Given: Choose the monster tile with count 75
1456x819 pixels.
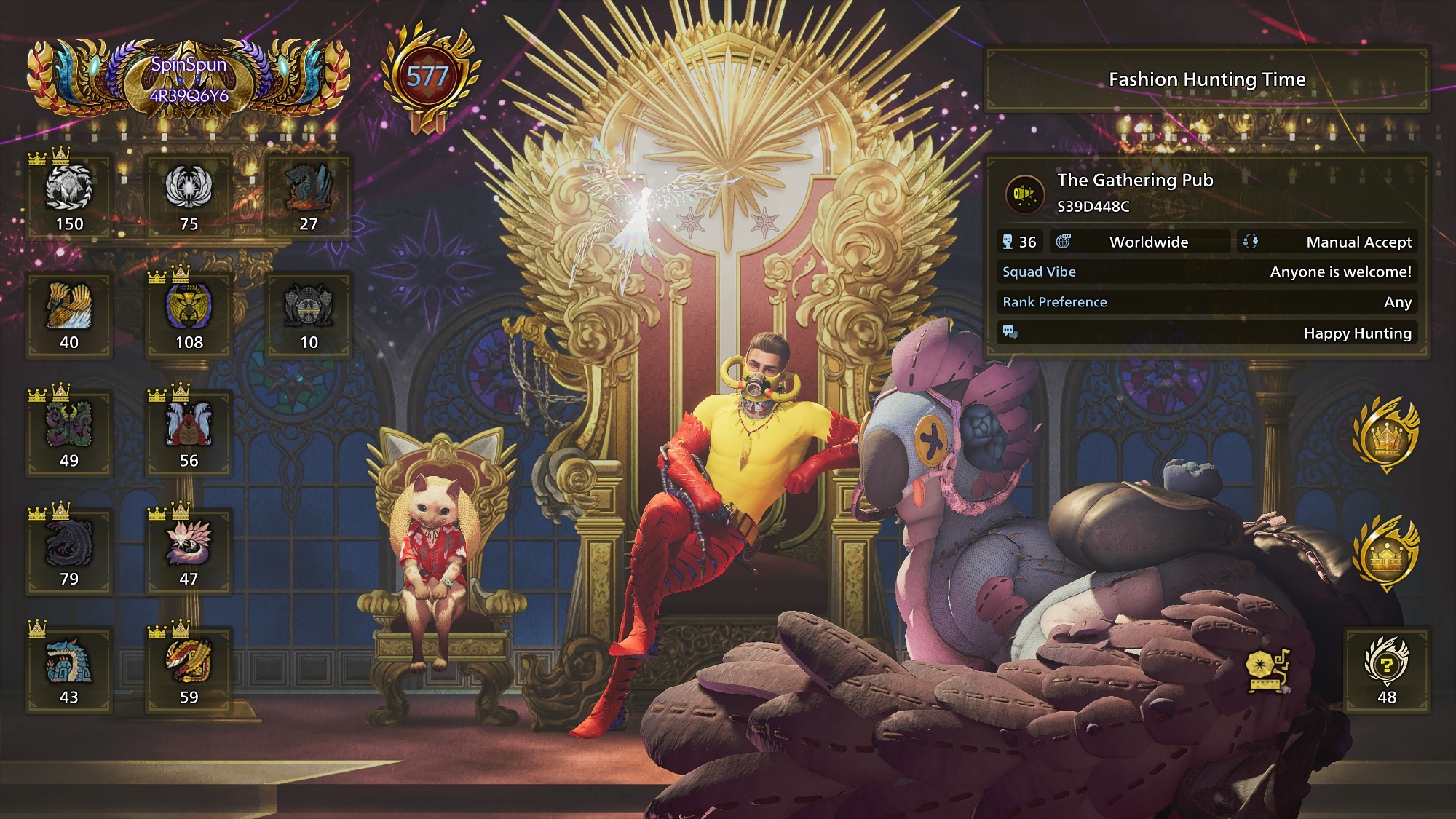Looking at the screenshot, I should tap(189, 196).
